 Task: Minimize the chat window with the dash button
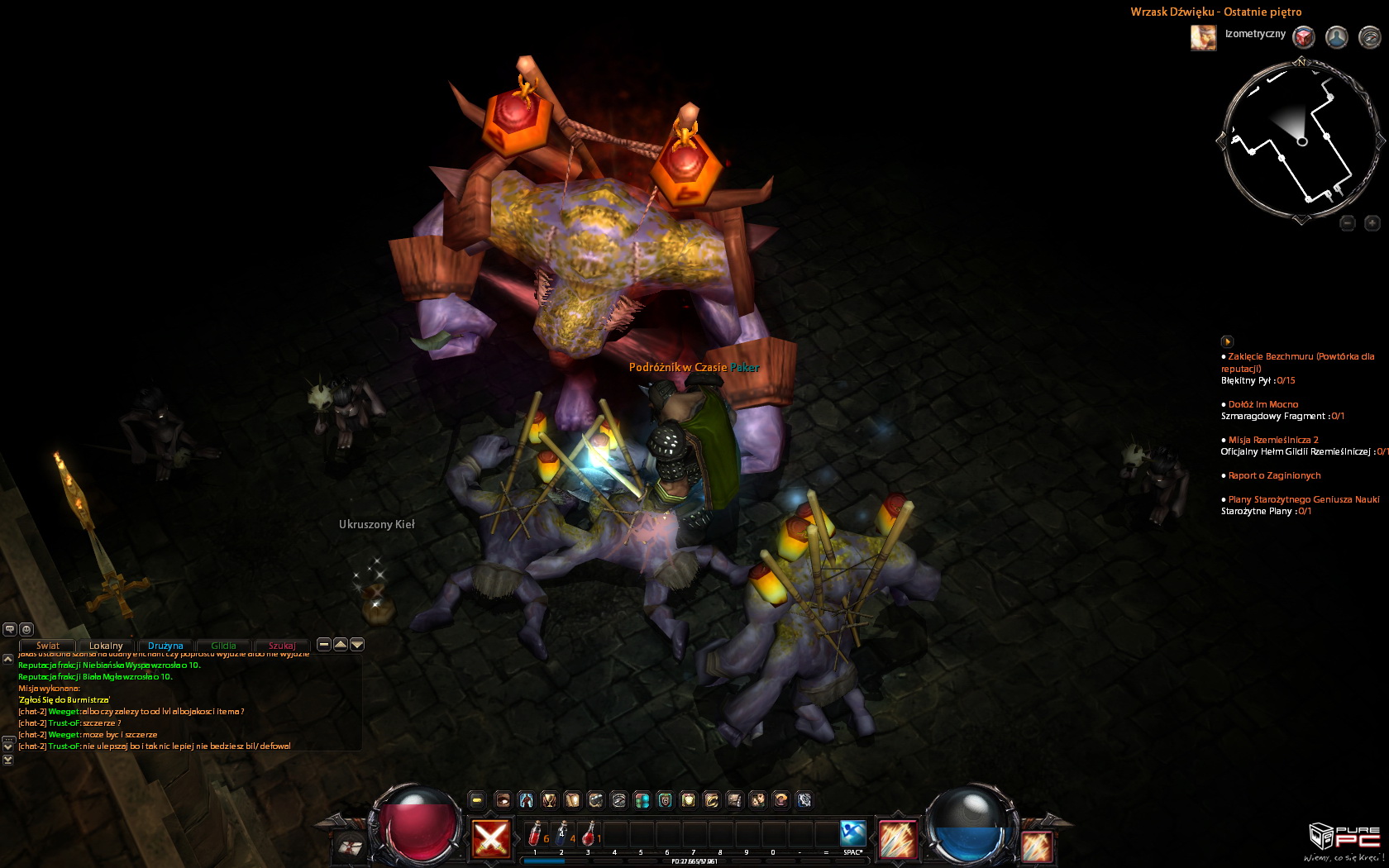(x=324, y=644)
